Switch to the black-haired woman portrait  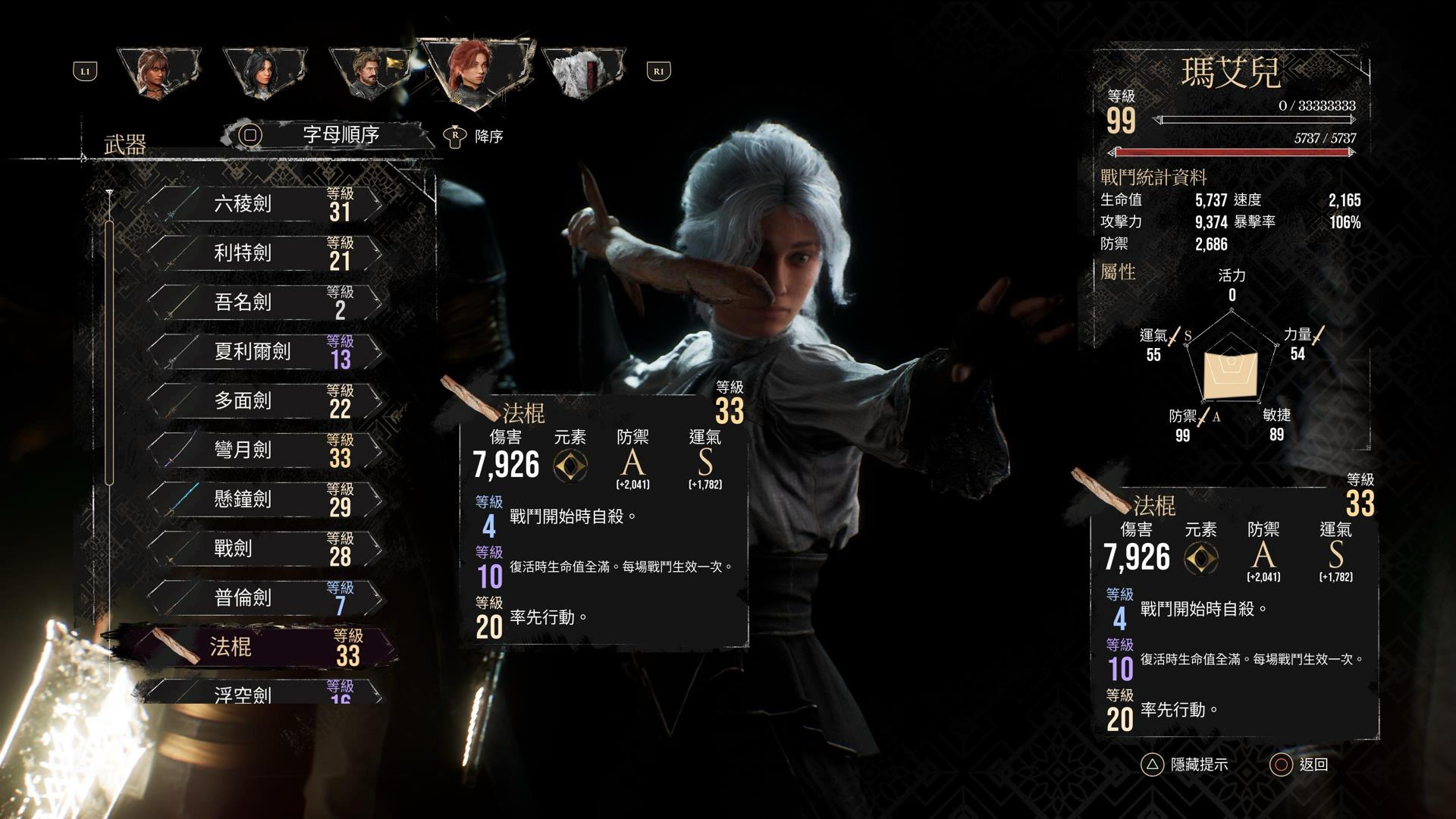point(264,72)
